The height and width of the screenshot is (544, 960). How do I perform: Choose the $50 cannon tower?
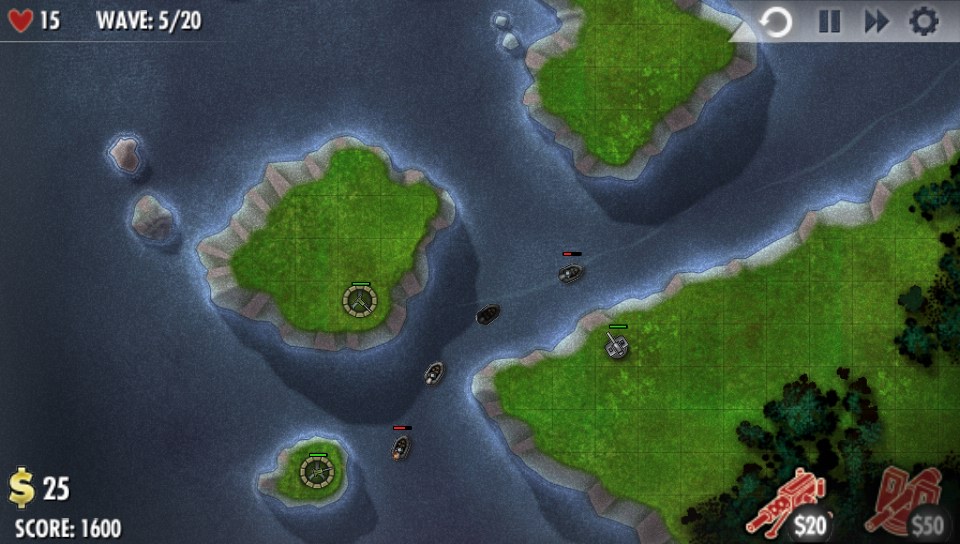click(x=911, y=500)
